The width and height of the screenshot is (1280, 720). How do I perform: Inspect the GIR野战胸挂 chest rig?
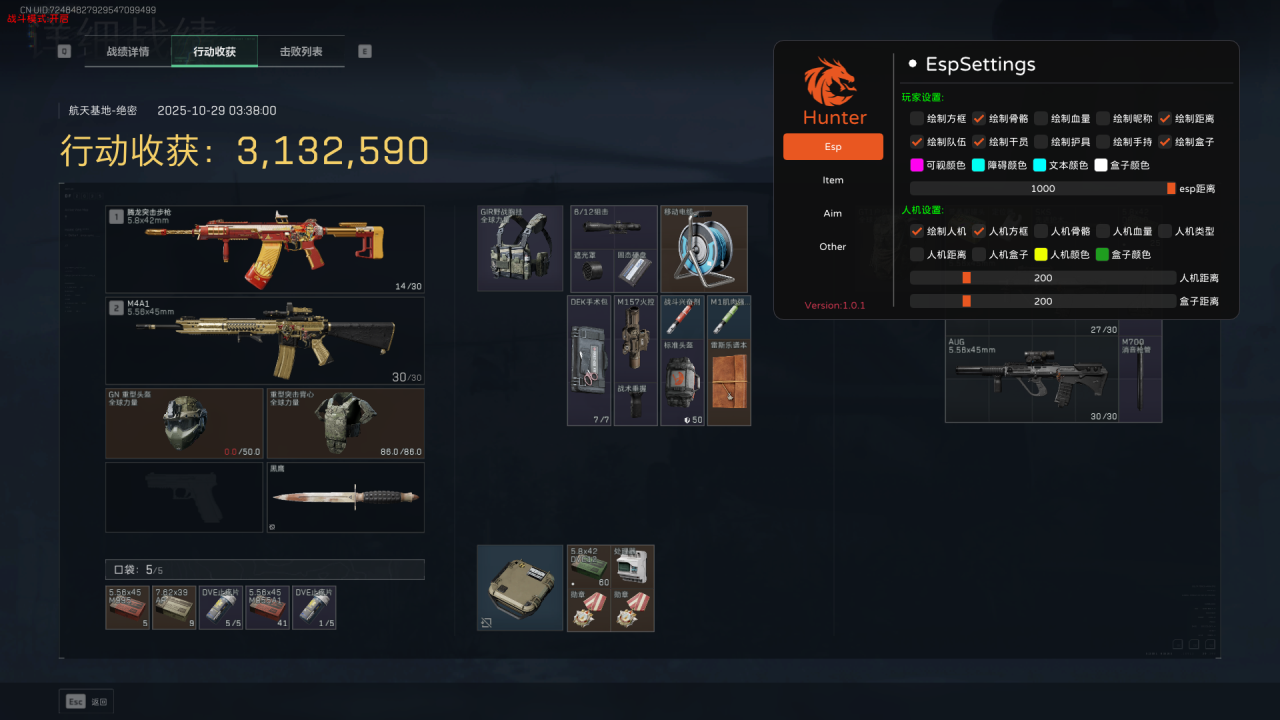pyautogui.click(x=520, y=249)
